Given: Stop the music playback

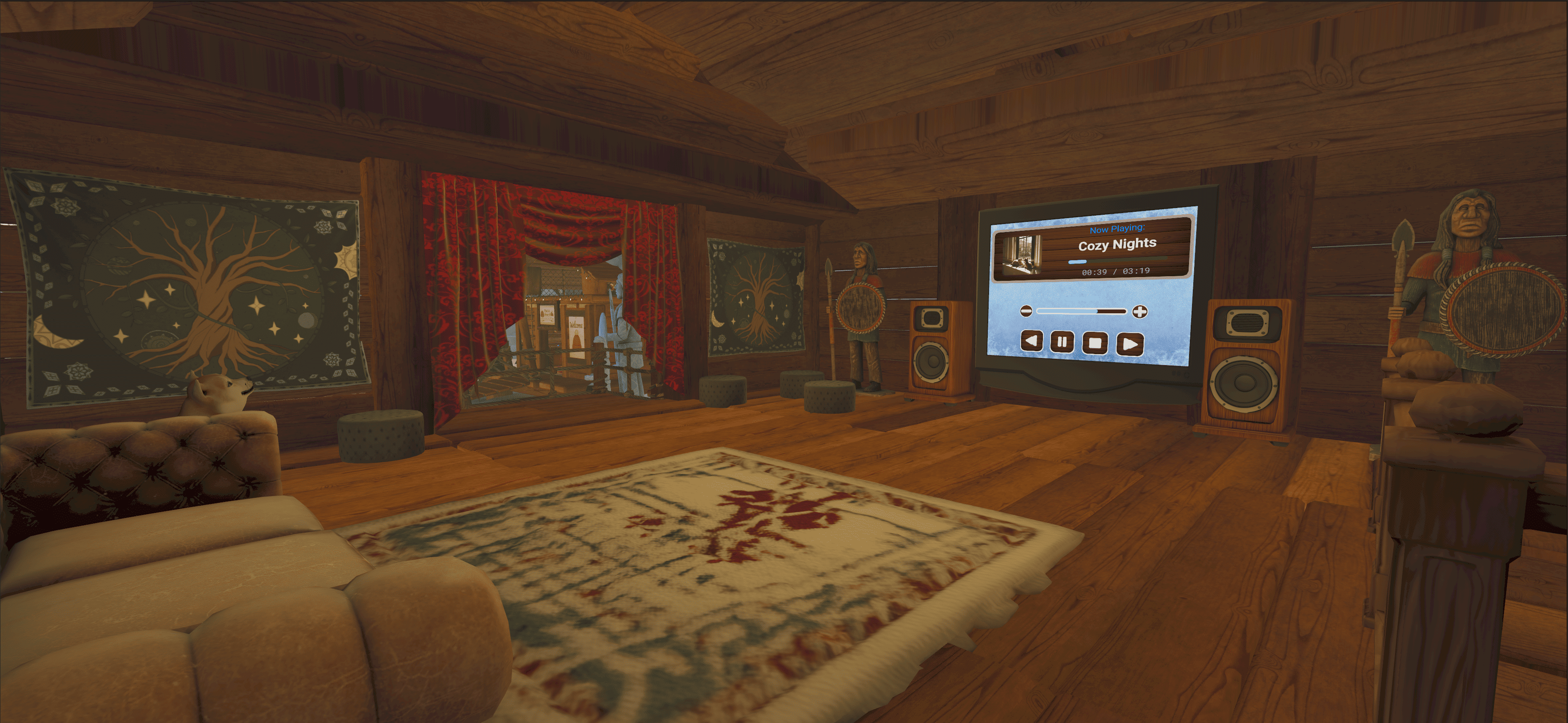Looking at the screenshot, I should tap(1094, 343).
